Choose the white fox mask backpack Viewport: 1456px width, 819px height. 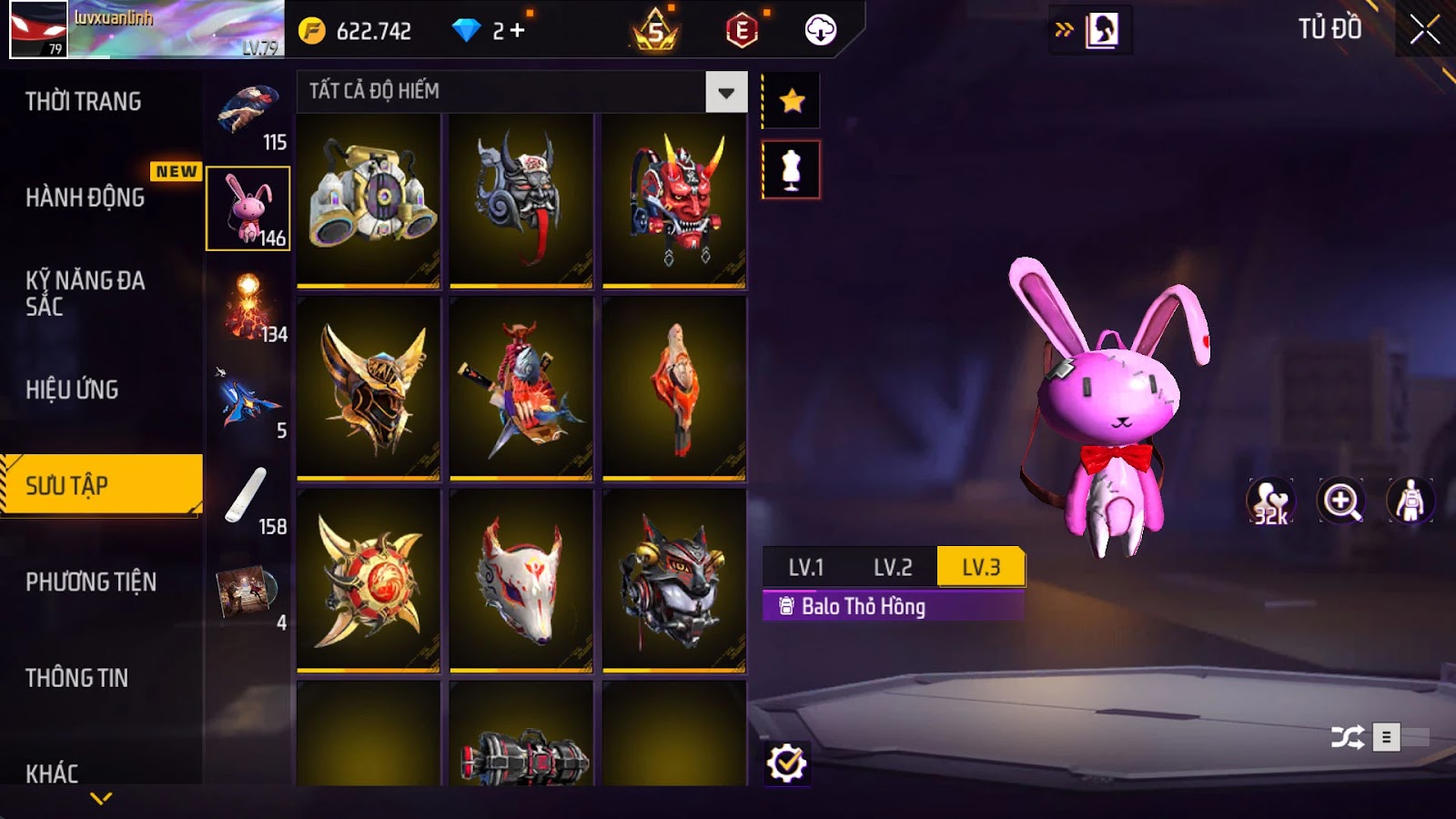[x=521, y=581]
